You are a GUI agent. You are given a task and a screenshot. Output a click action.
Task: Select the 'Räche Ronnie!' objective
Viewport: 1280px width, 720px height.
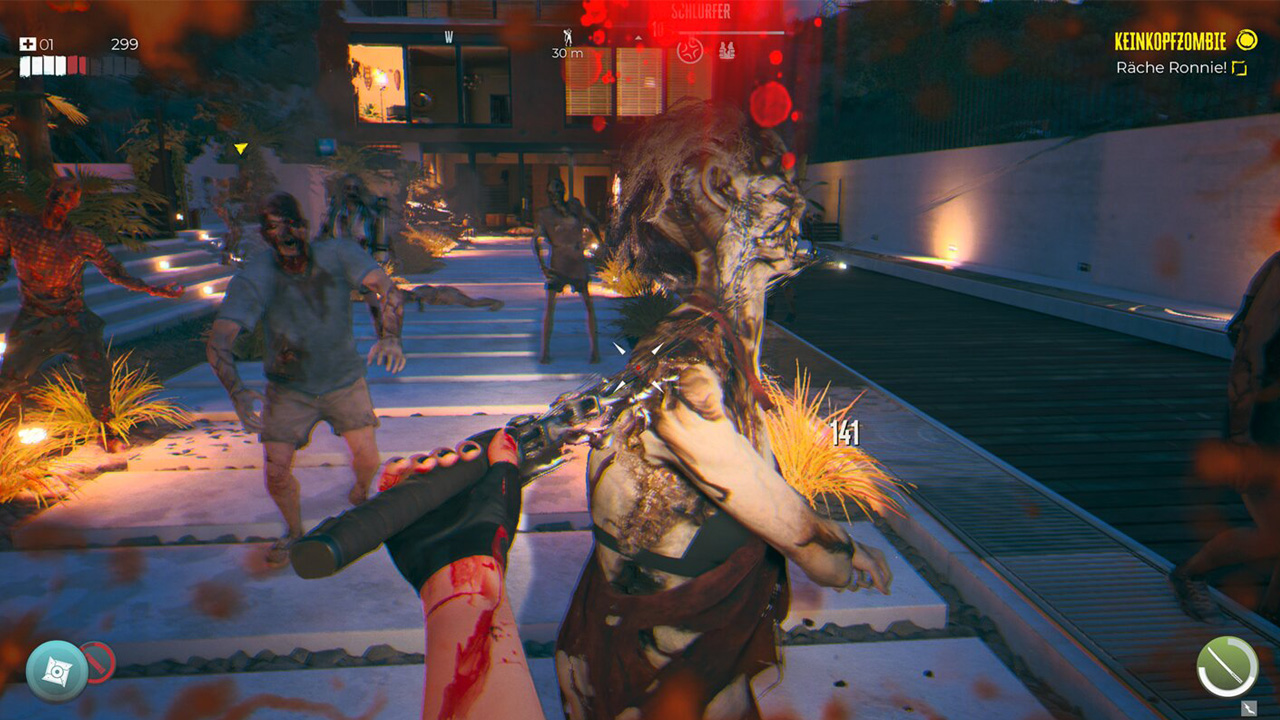tap(1171, 68)
